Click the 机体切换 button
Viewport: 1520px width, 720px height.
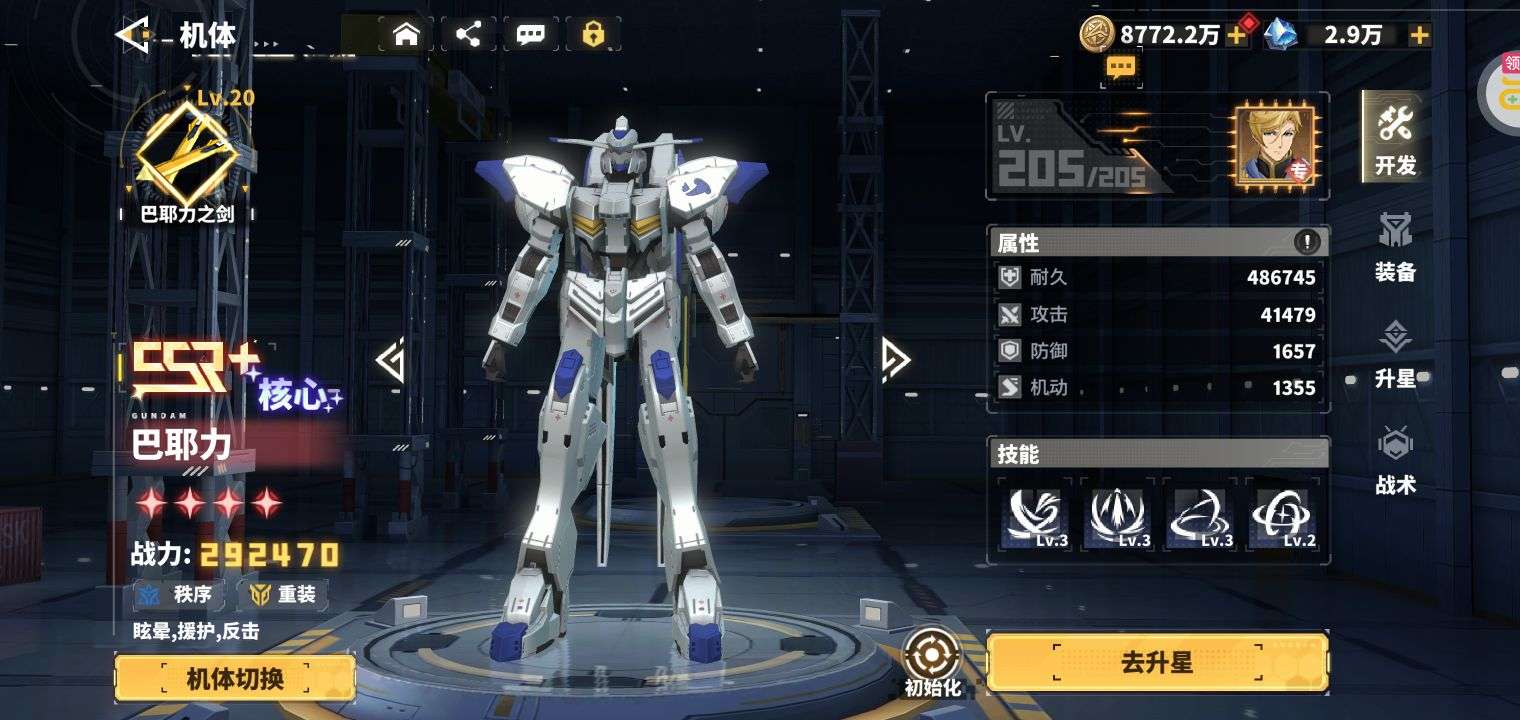point(235,679)
